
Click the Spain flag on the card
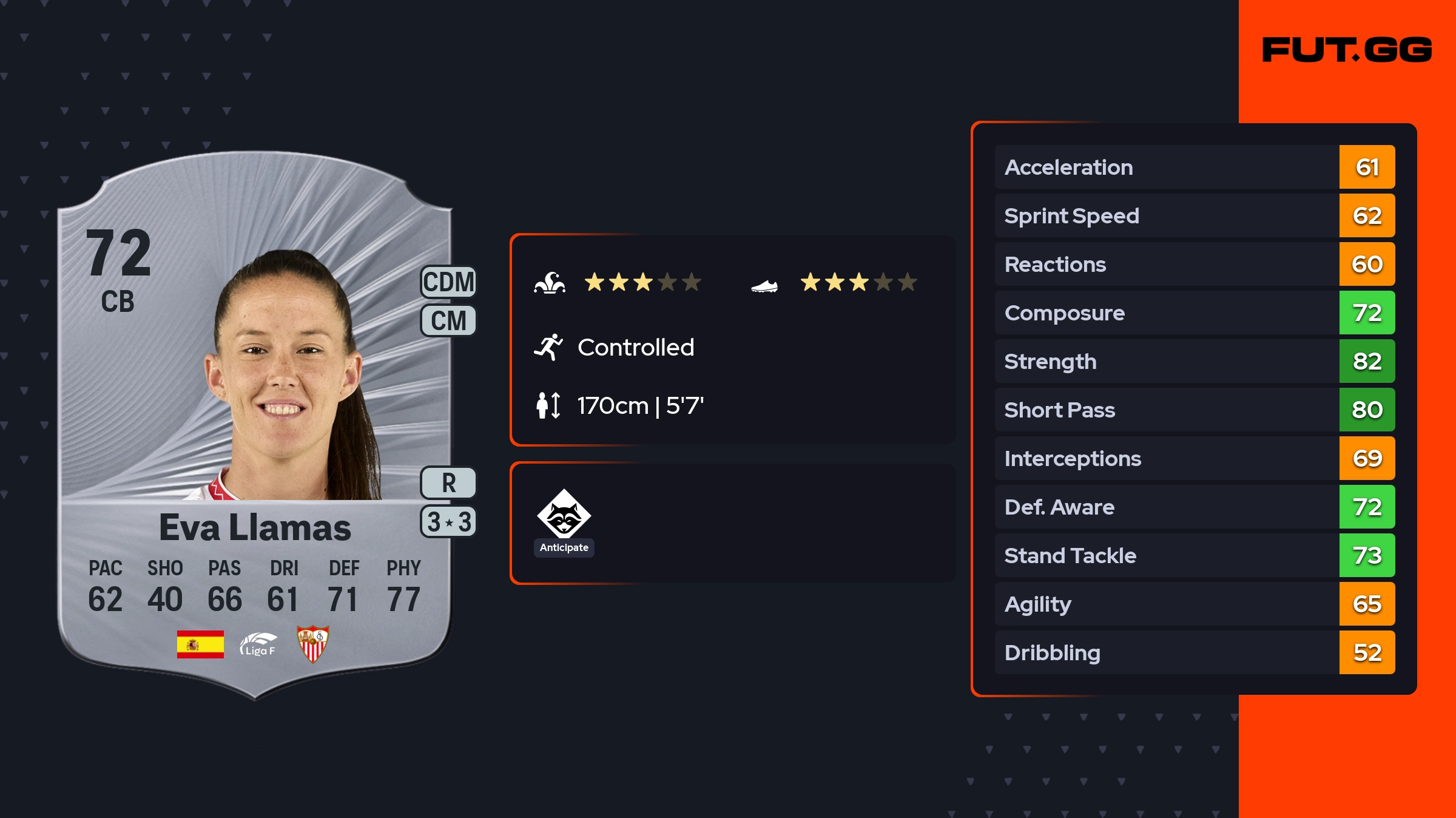click(200, 644)
